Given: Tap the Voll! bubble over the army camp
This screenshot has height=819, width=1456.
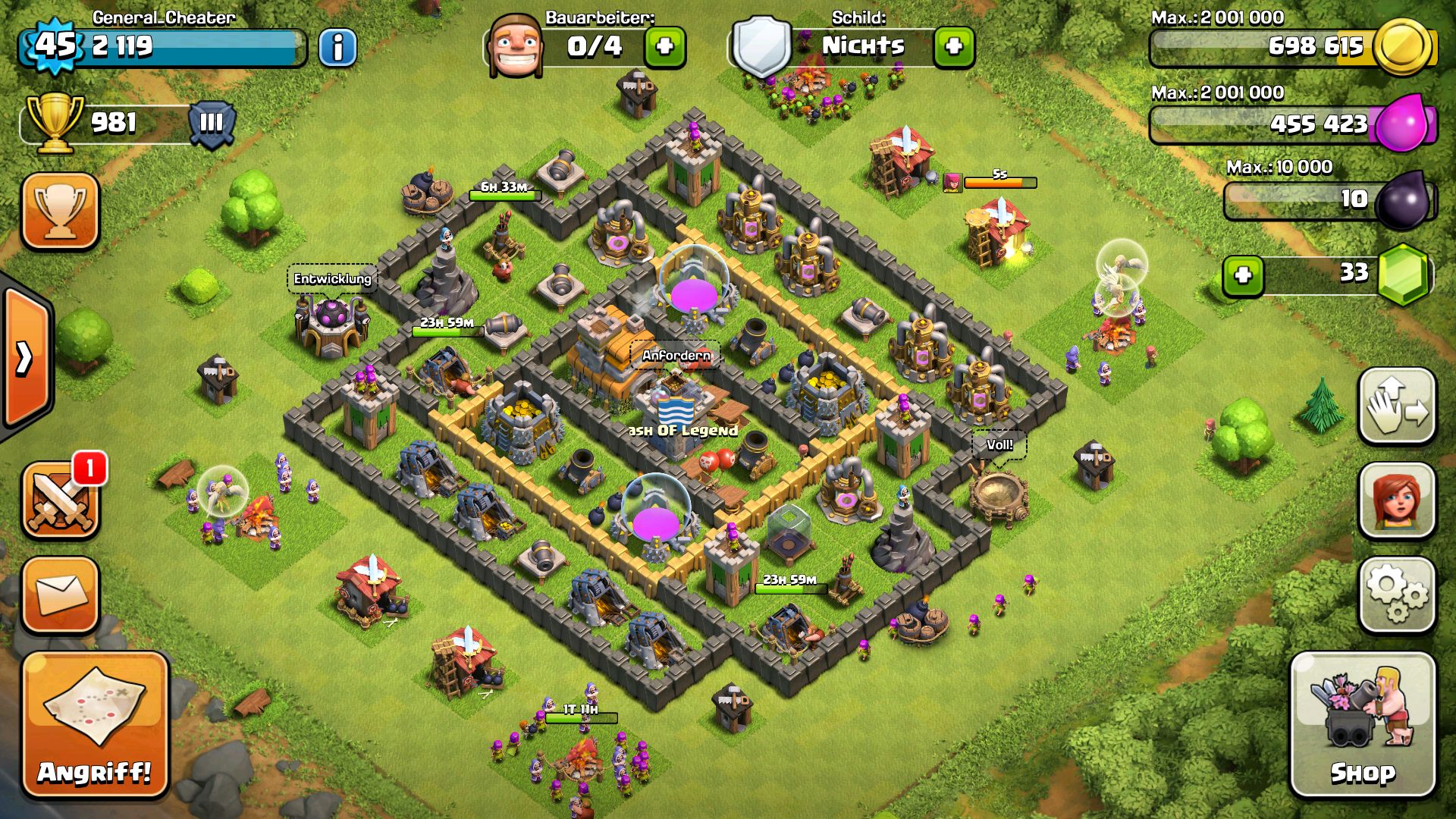Looking at the screenshot, I should click(999, 444).
